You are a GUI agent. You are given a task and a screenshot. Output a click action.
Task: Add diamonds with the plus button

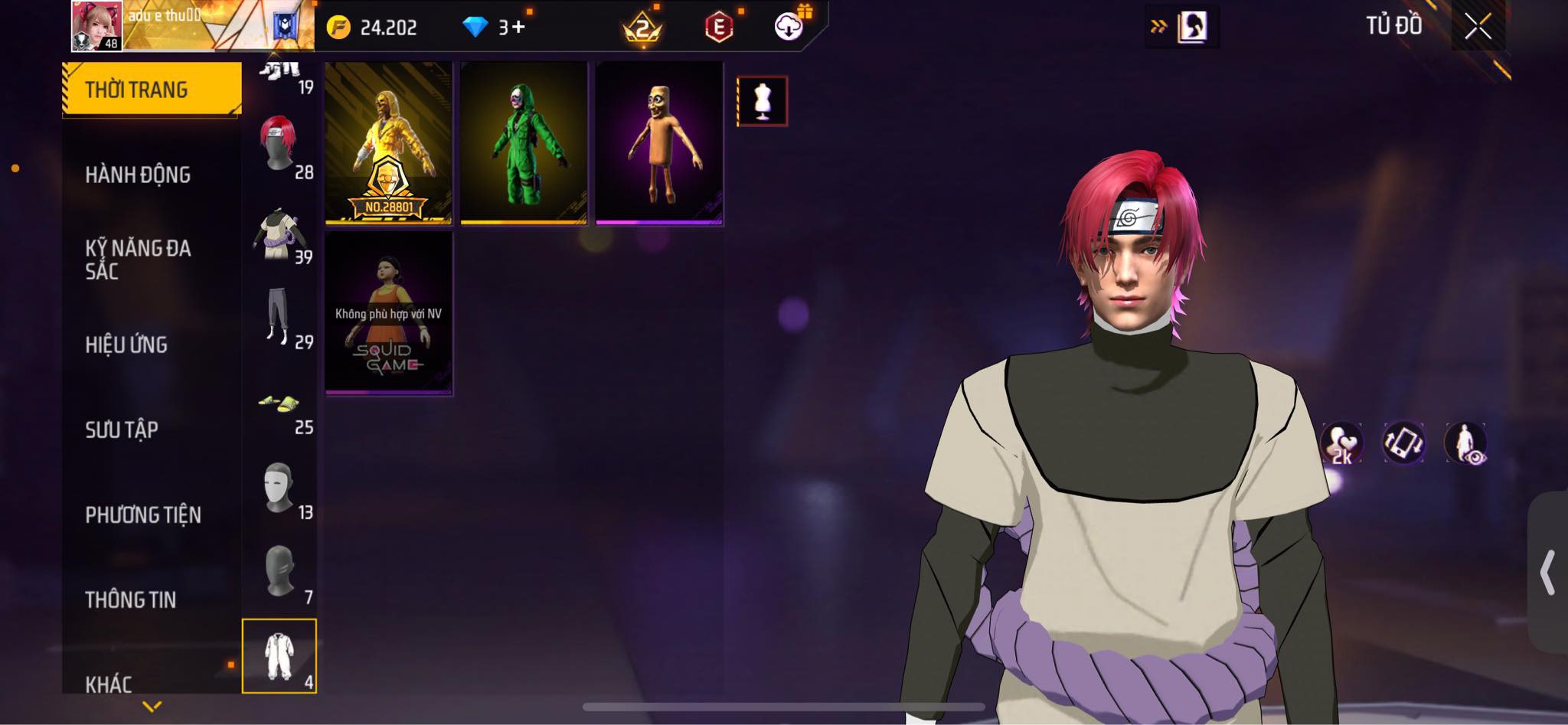520,28
